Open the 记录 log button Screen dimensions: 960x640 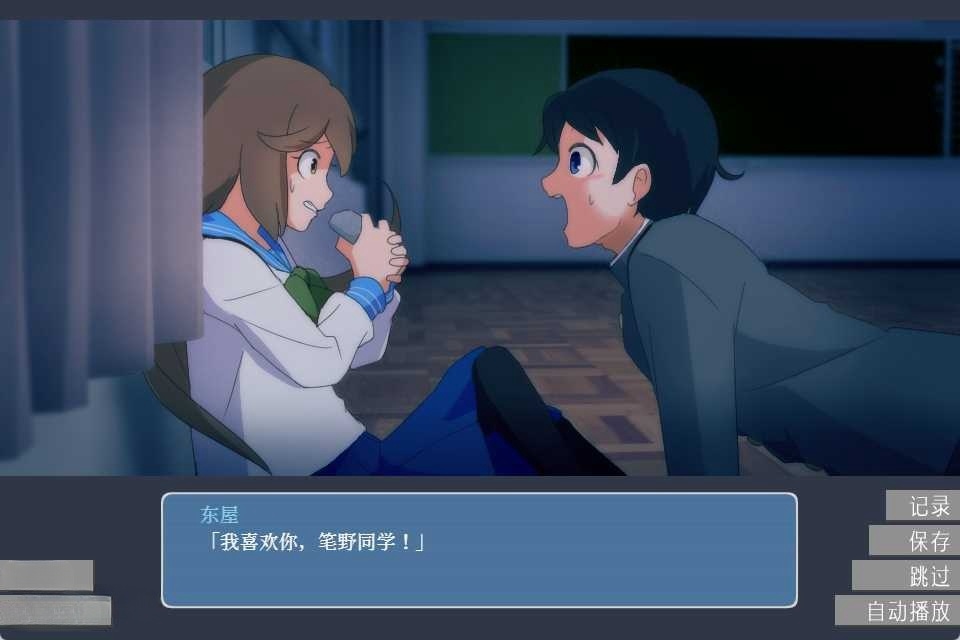tap(922, 506)
